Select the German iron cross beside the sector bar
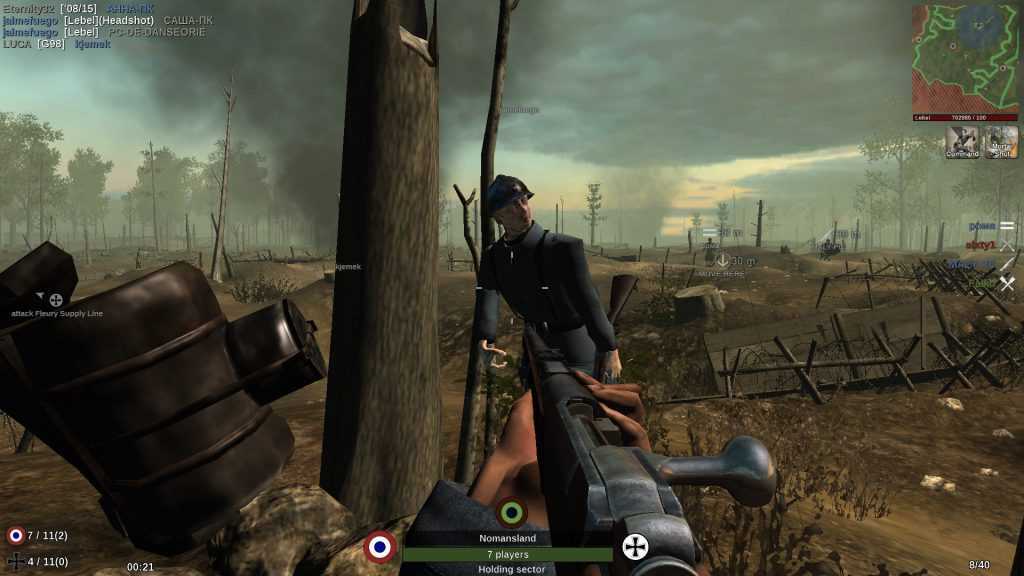Viewport: 1024px width, 576px height. (x=636, y=546)
